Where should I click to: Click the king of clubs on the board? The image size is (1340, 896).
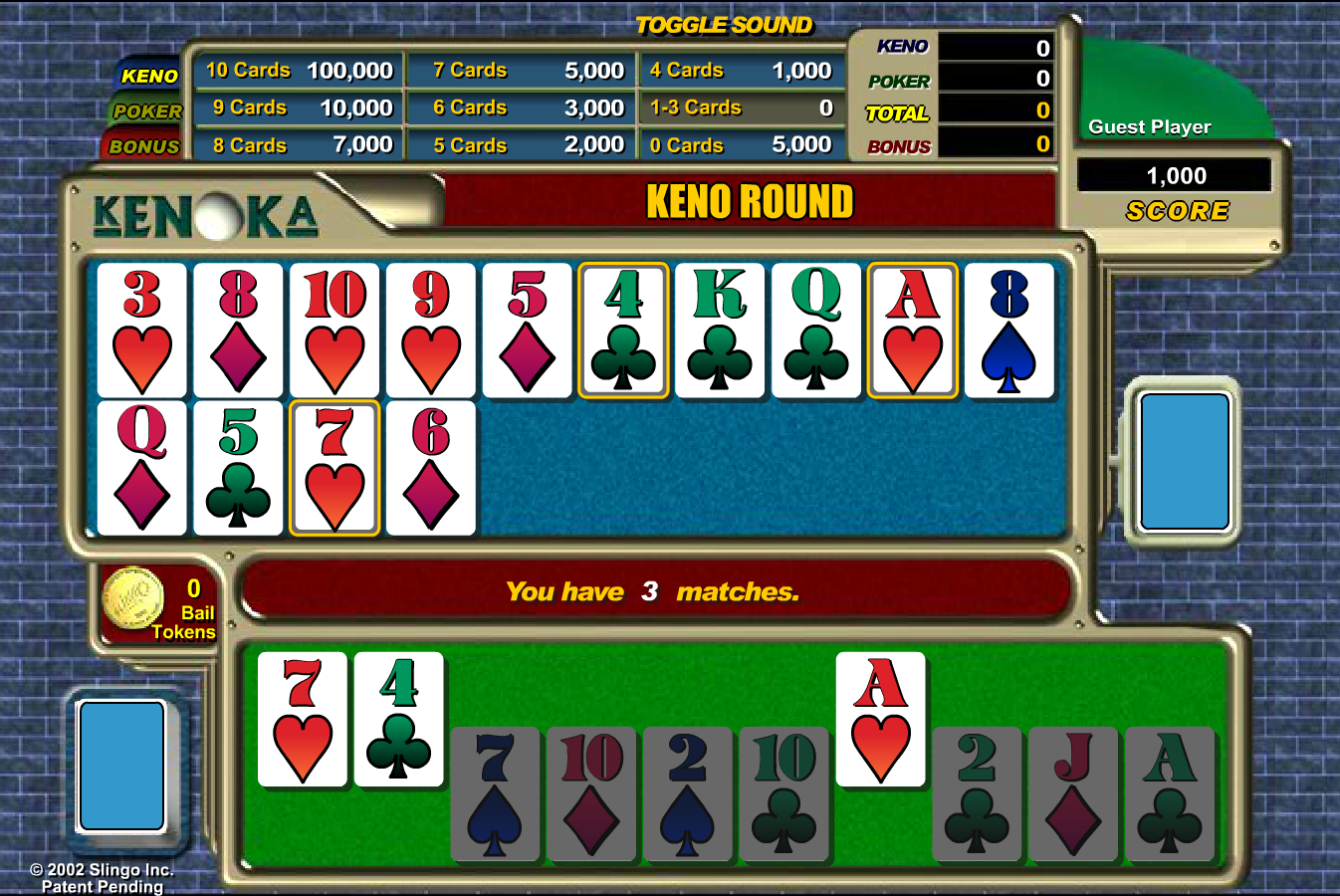point(720,331)
